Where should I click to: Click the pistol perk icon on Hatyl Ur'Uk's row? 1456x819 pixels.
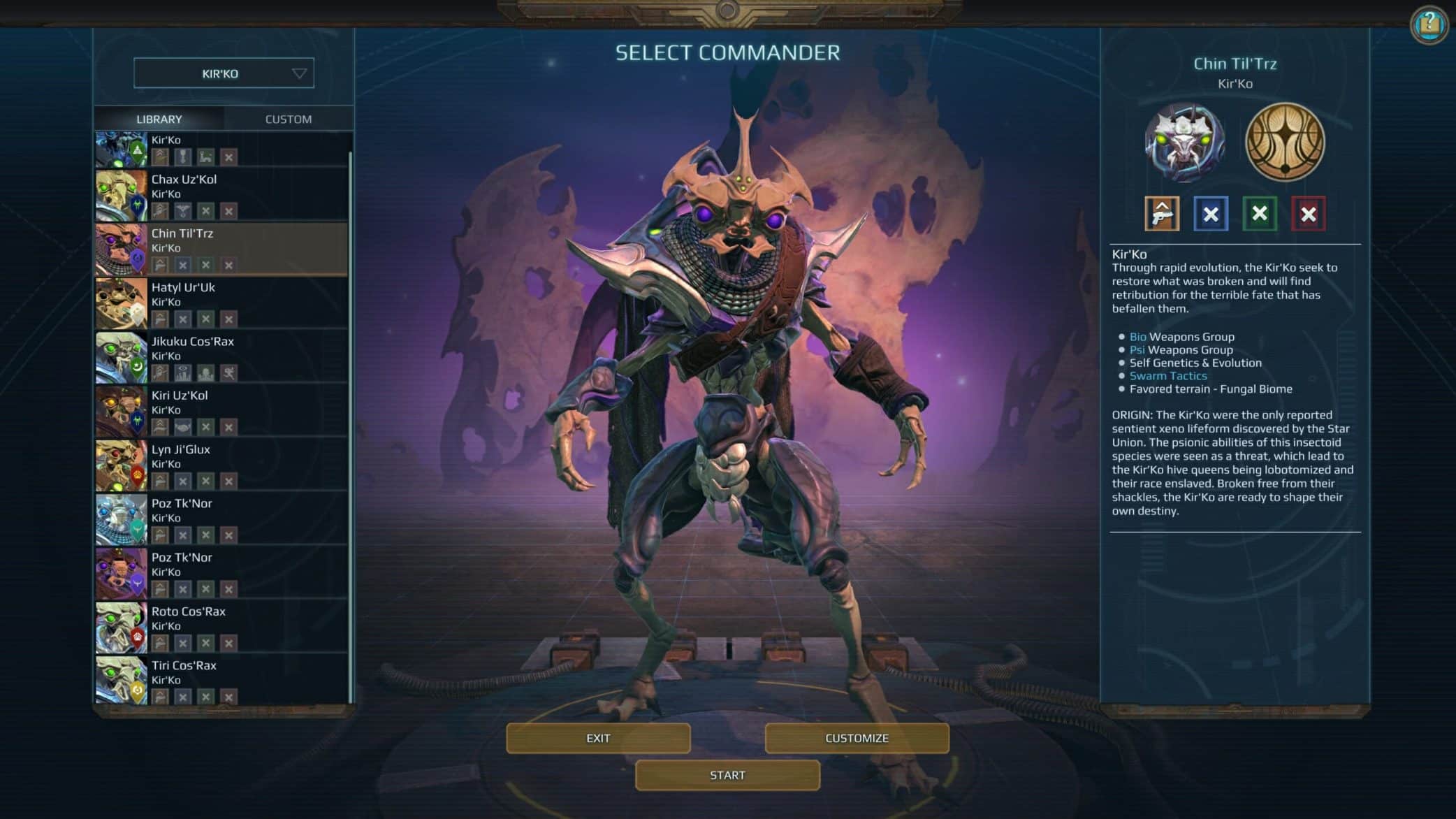pos(160,319)
